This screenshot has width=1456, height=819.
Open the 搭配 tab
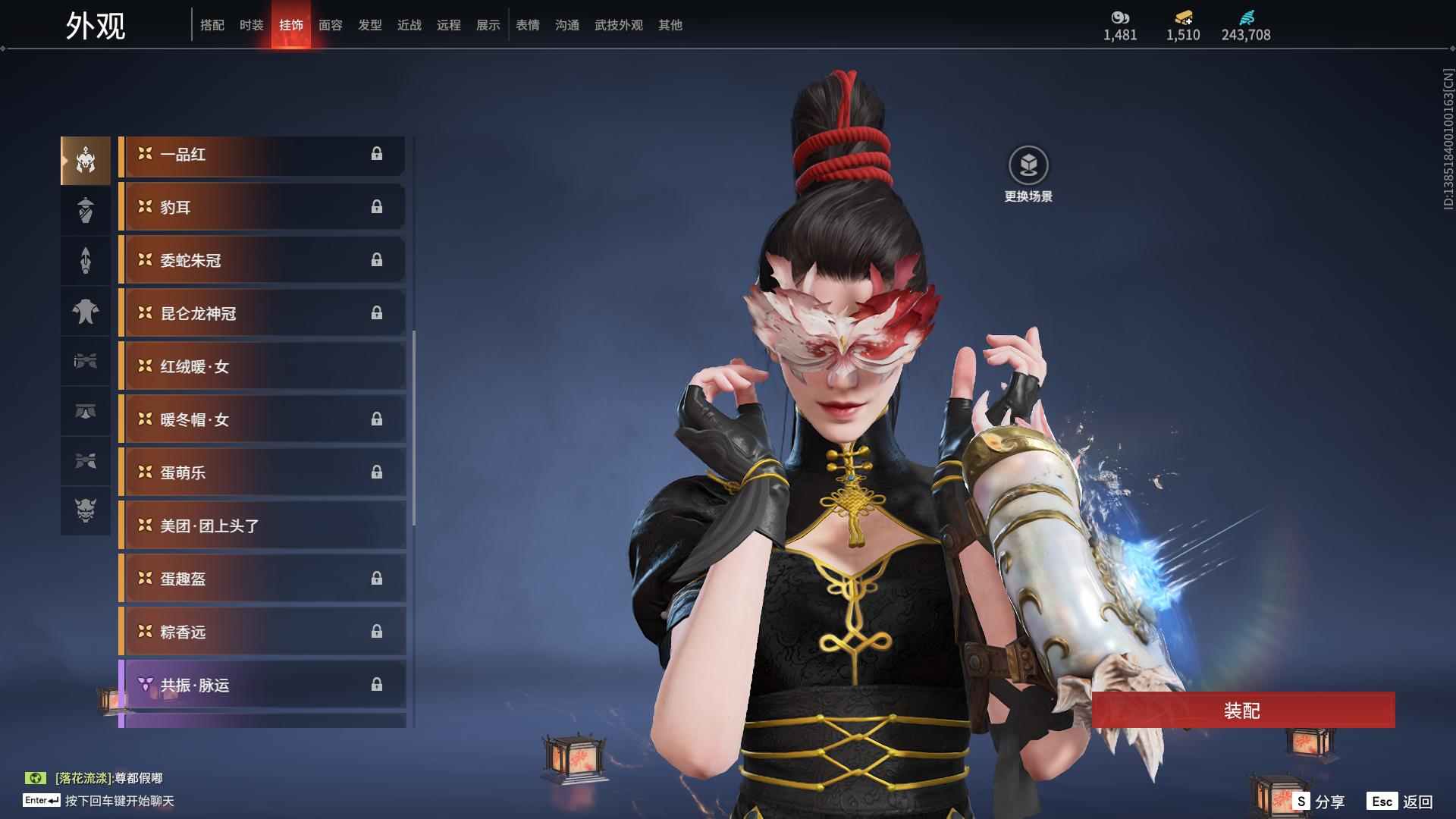point(212,25)
